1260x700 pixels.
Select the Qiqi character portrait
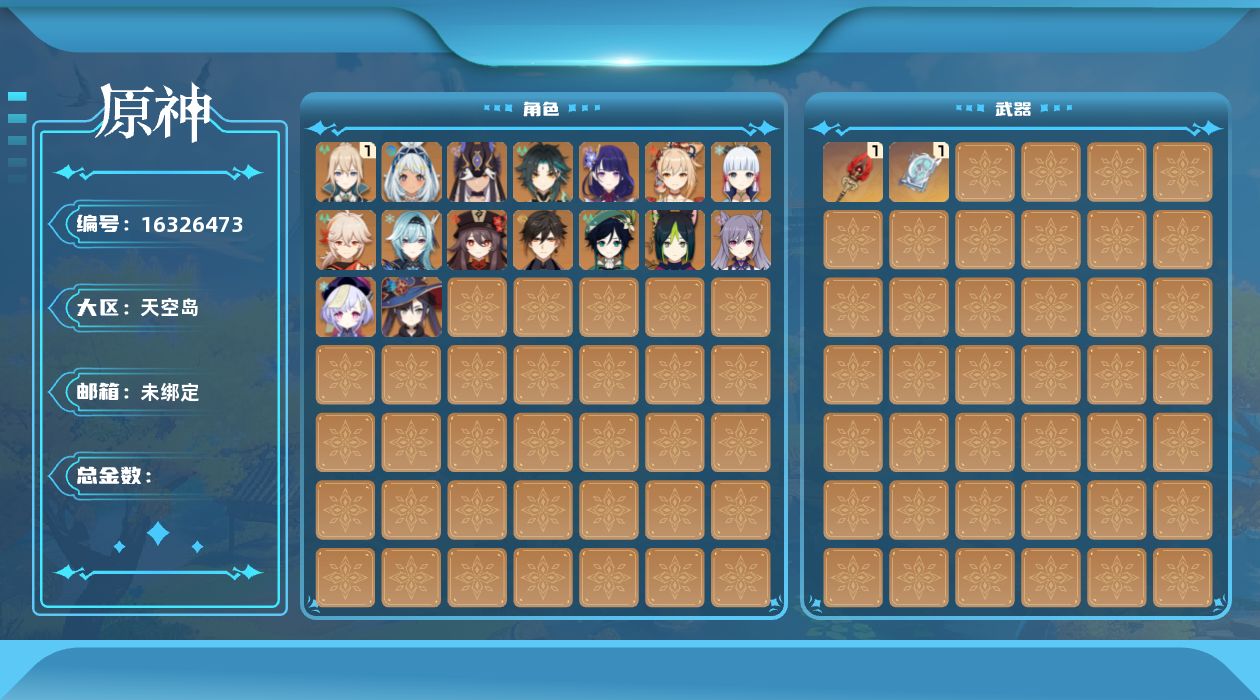pos(346,307)
